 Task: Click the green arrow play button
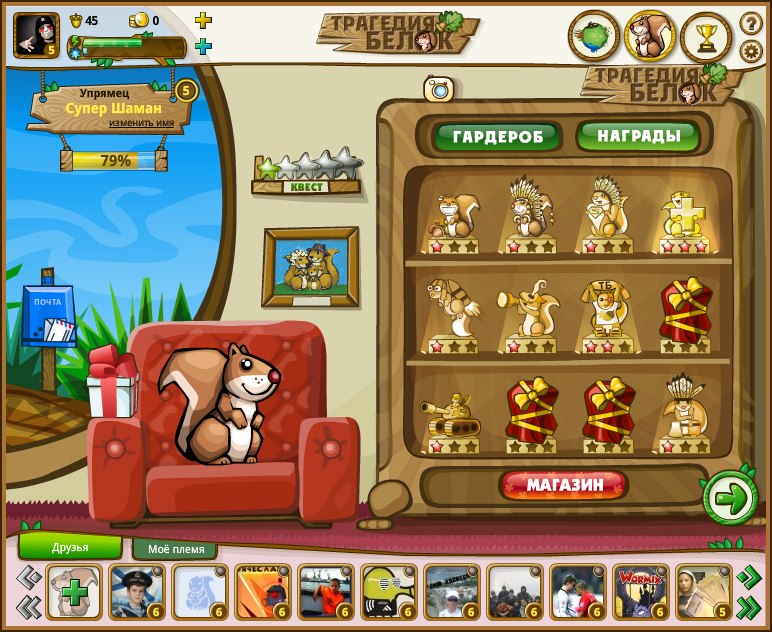click(731, 499)
